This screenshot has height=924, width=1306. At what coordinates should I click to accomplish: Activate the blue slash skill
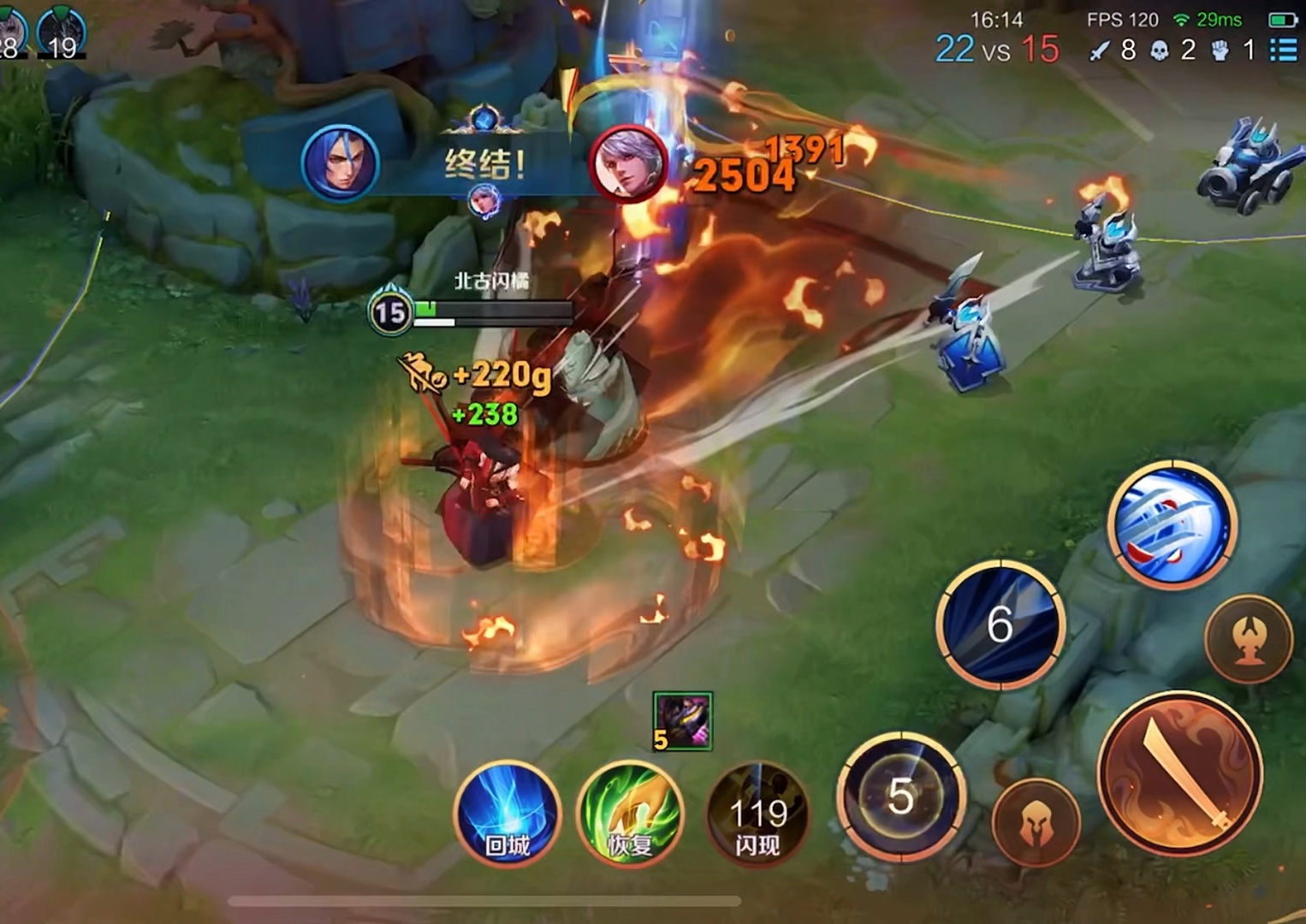click(x=1172, y=524)
